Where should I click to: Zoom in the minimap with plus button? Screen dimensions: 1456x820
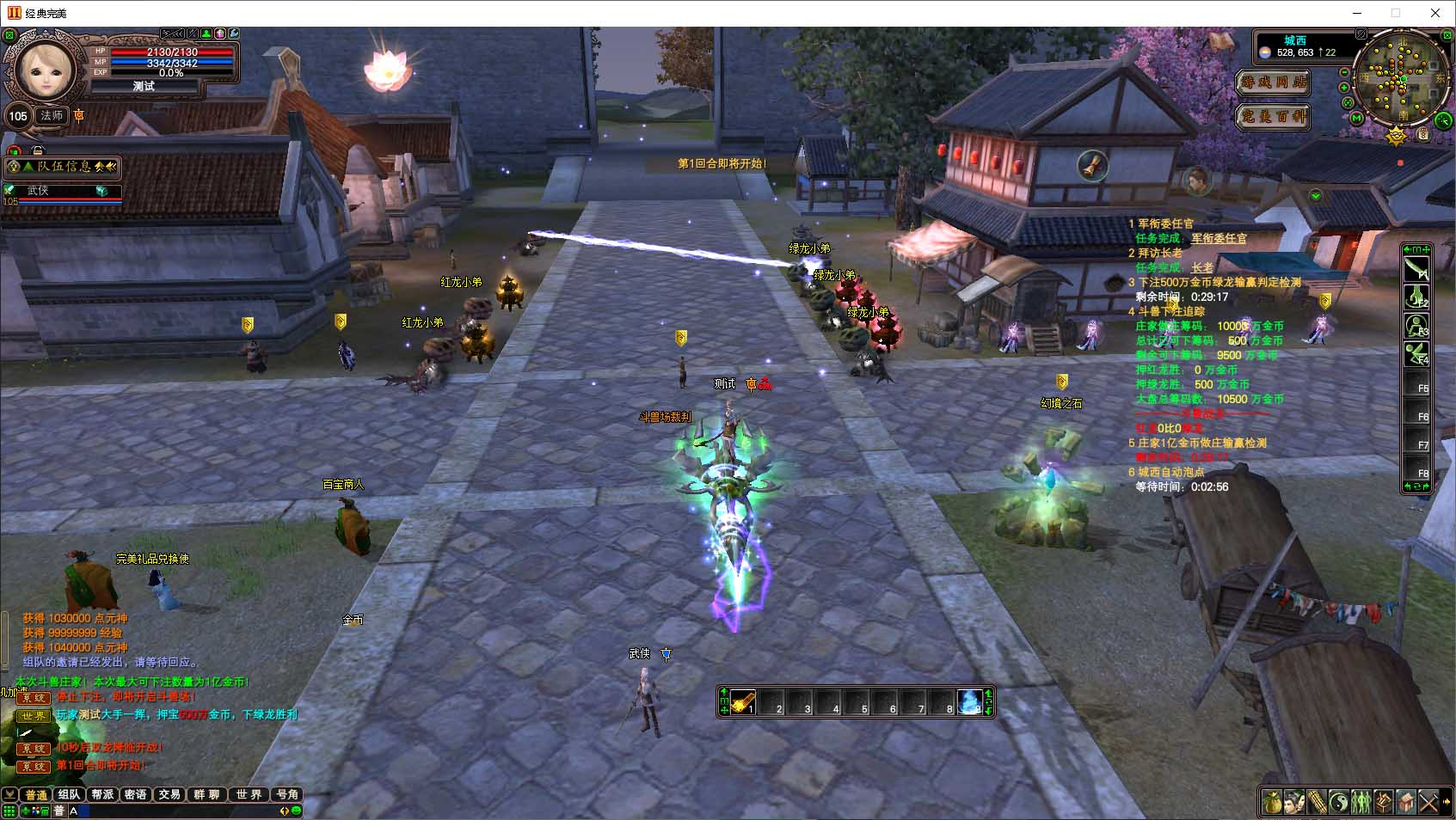[x=1344, y=87]
